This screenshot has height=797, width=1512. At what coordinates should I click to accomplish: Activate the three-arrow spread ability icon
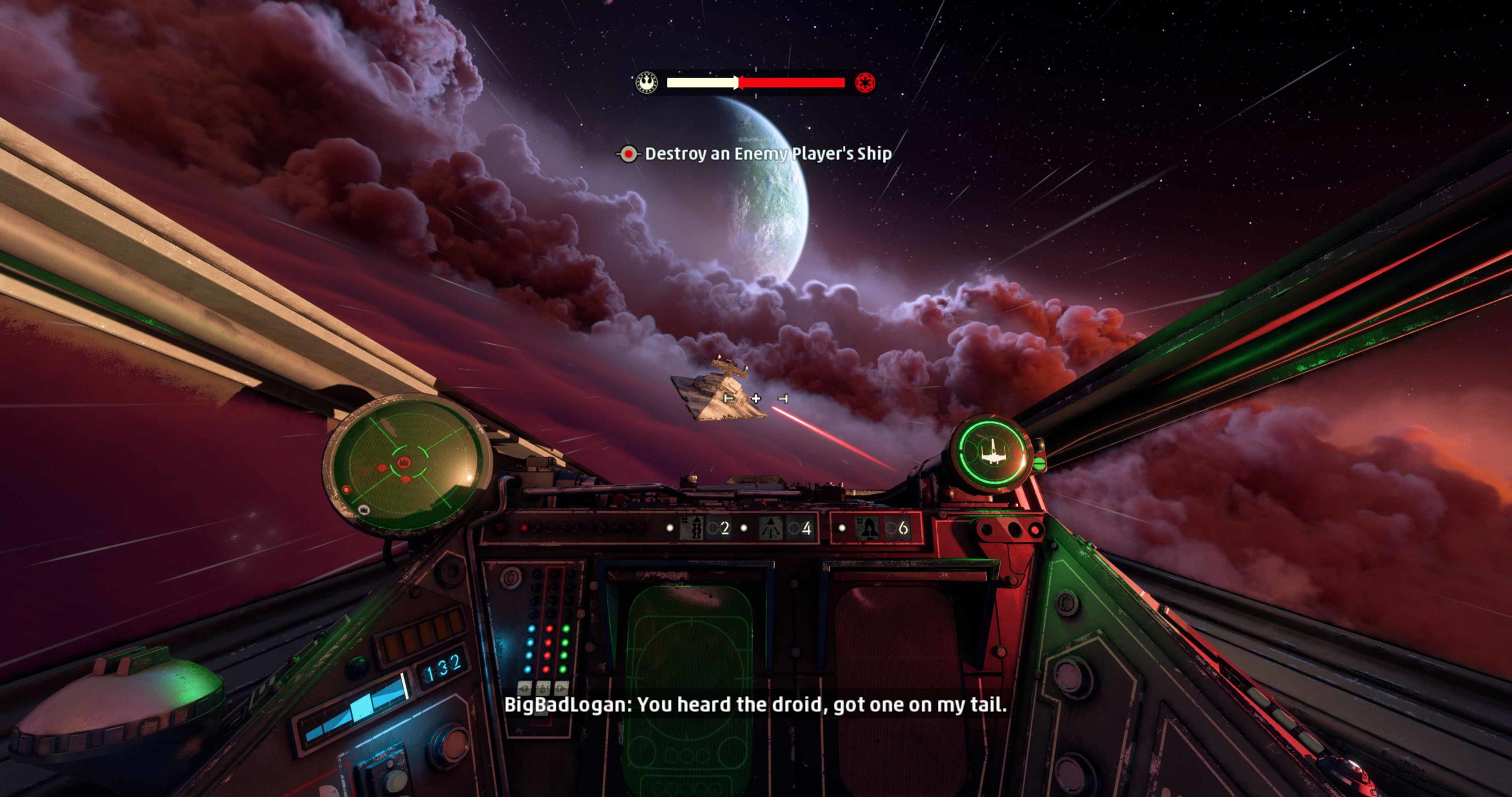(771, 528)
